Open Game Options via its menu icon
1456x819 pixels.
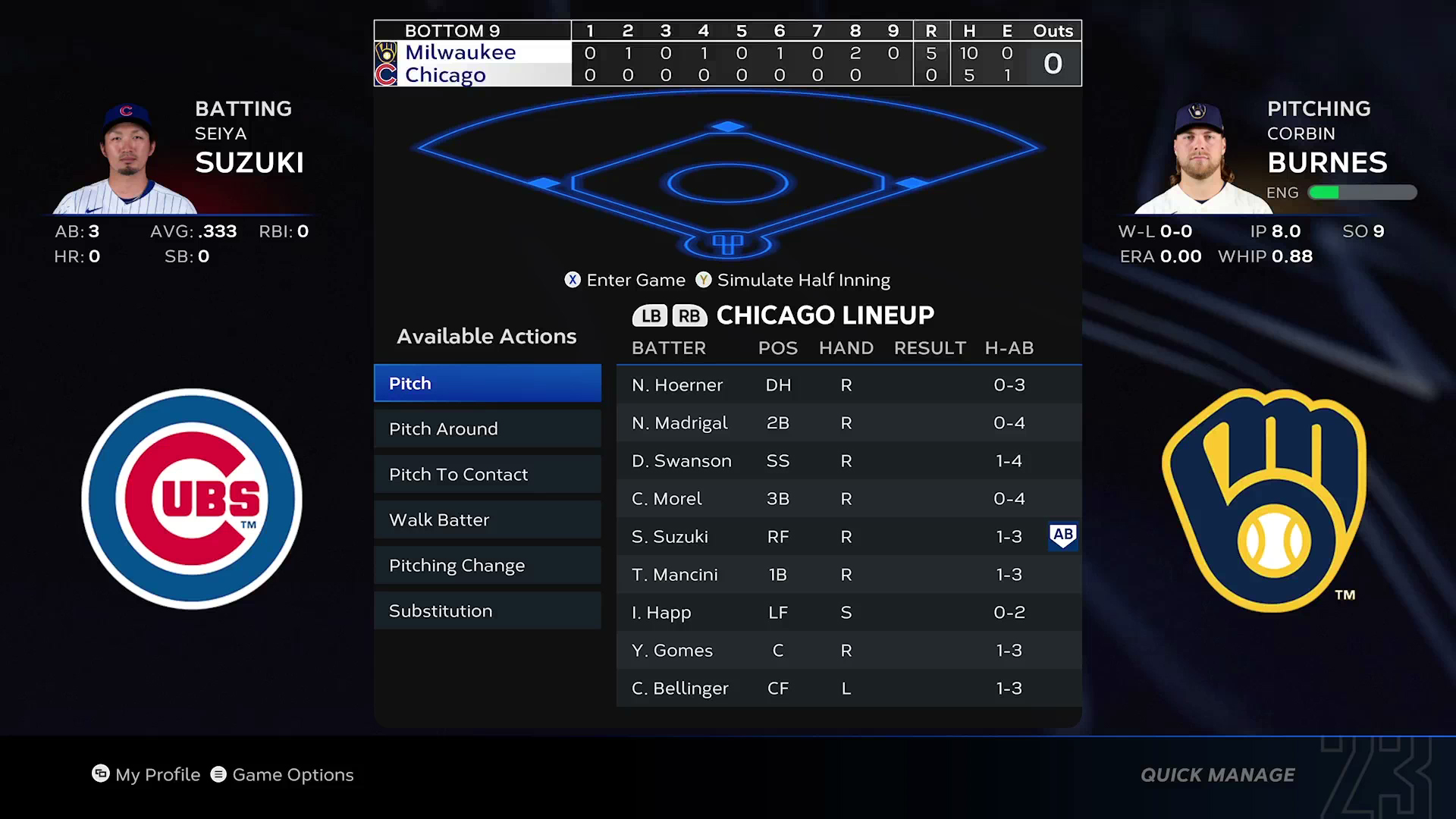pyautogui.click(x=219, y=774)
